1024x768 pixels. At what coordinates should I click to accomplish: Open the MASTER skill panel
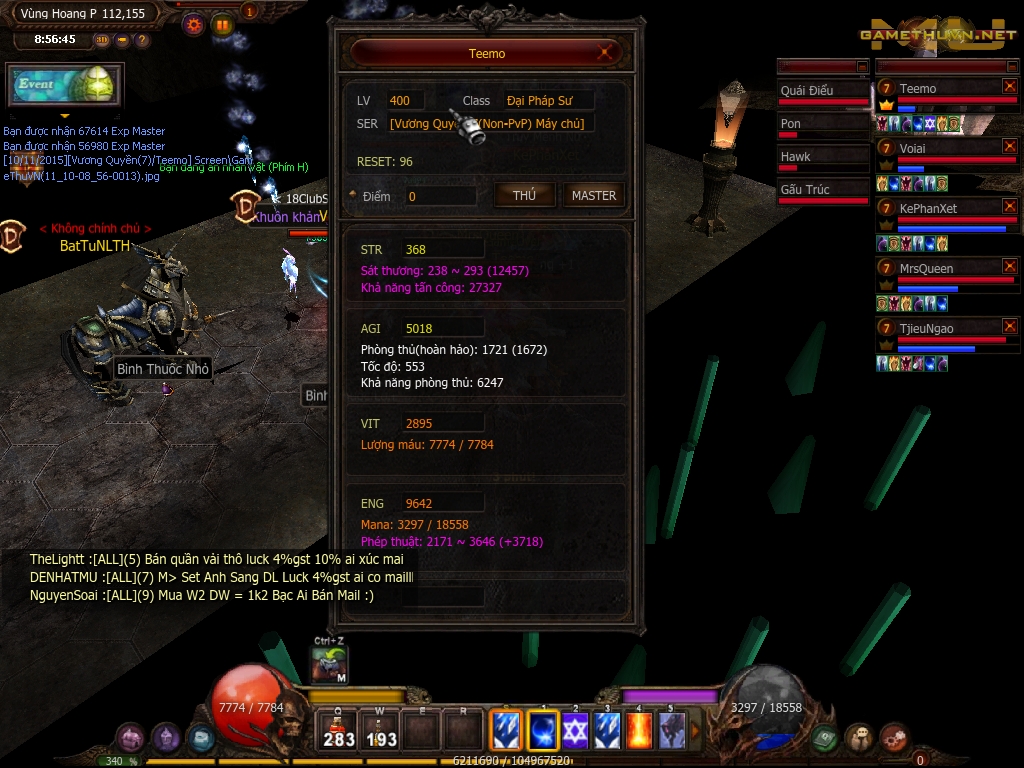click(594, 196)
